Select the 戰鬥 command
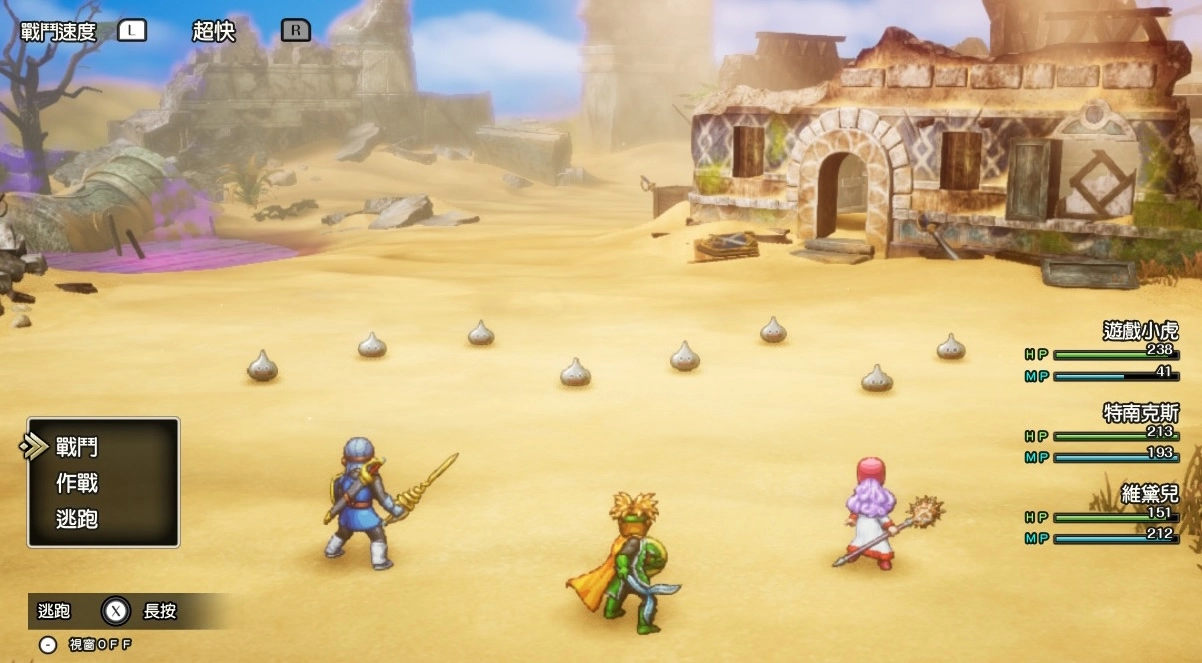1202x663 pixels. click(77, 447)
